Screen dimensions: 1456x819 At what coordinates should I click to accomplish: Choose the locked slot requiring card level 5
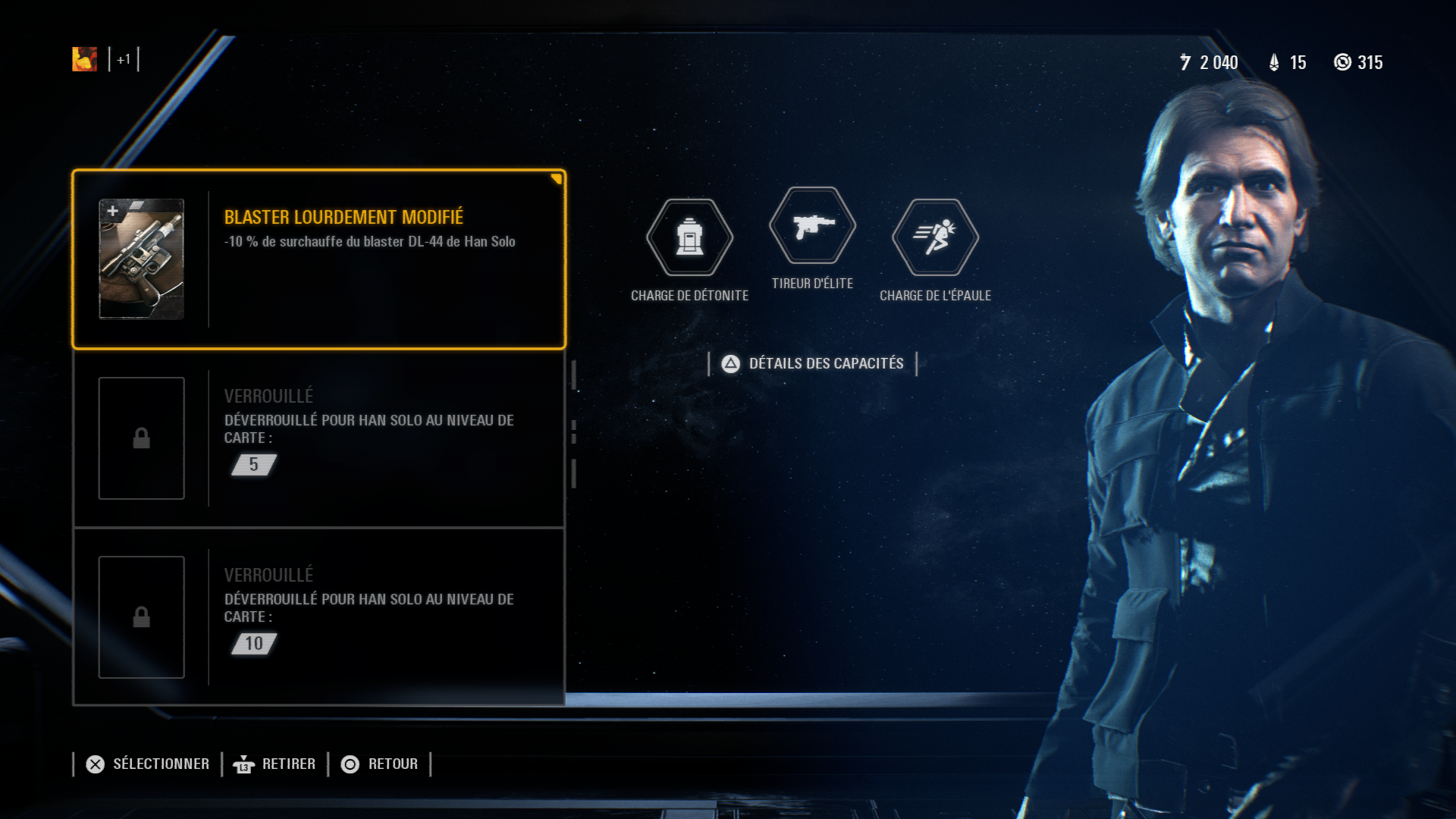point(318,438)
